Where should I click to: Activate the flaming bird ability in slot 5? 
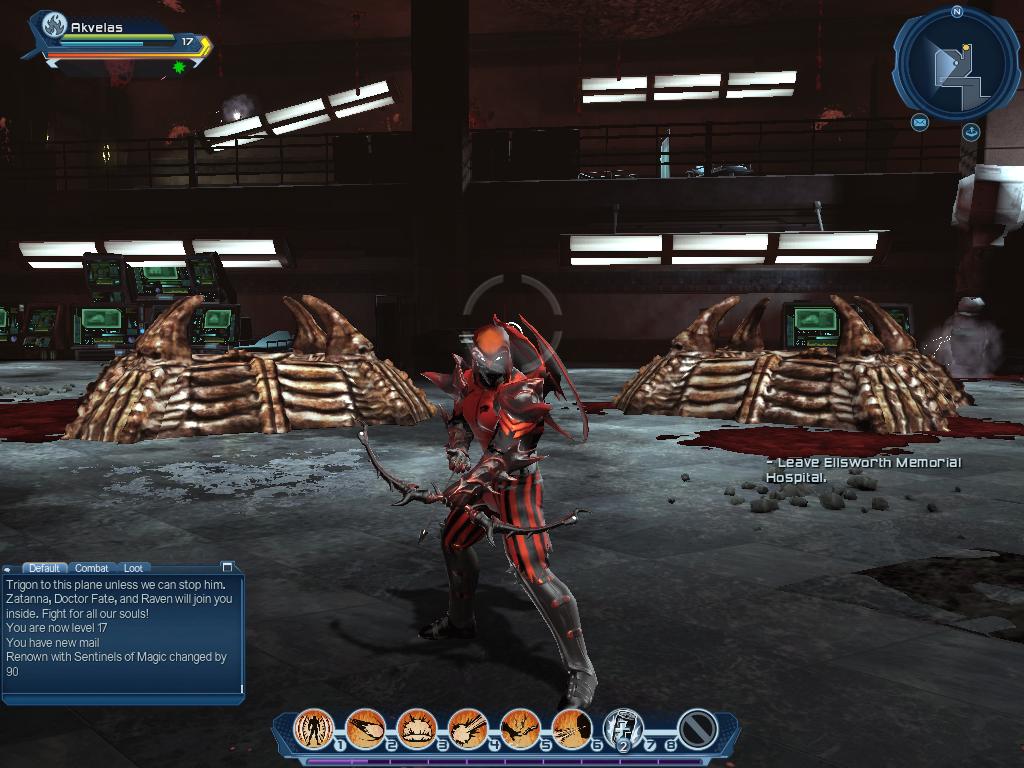coord(520,728)
